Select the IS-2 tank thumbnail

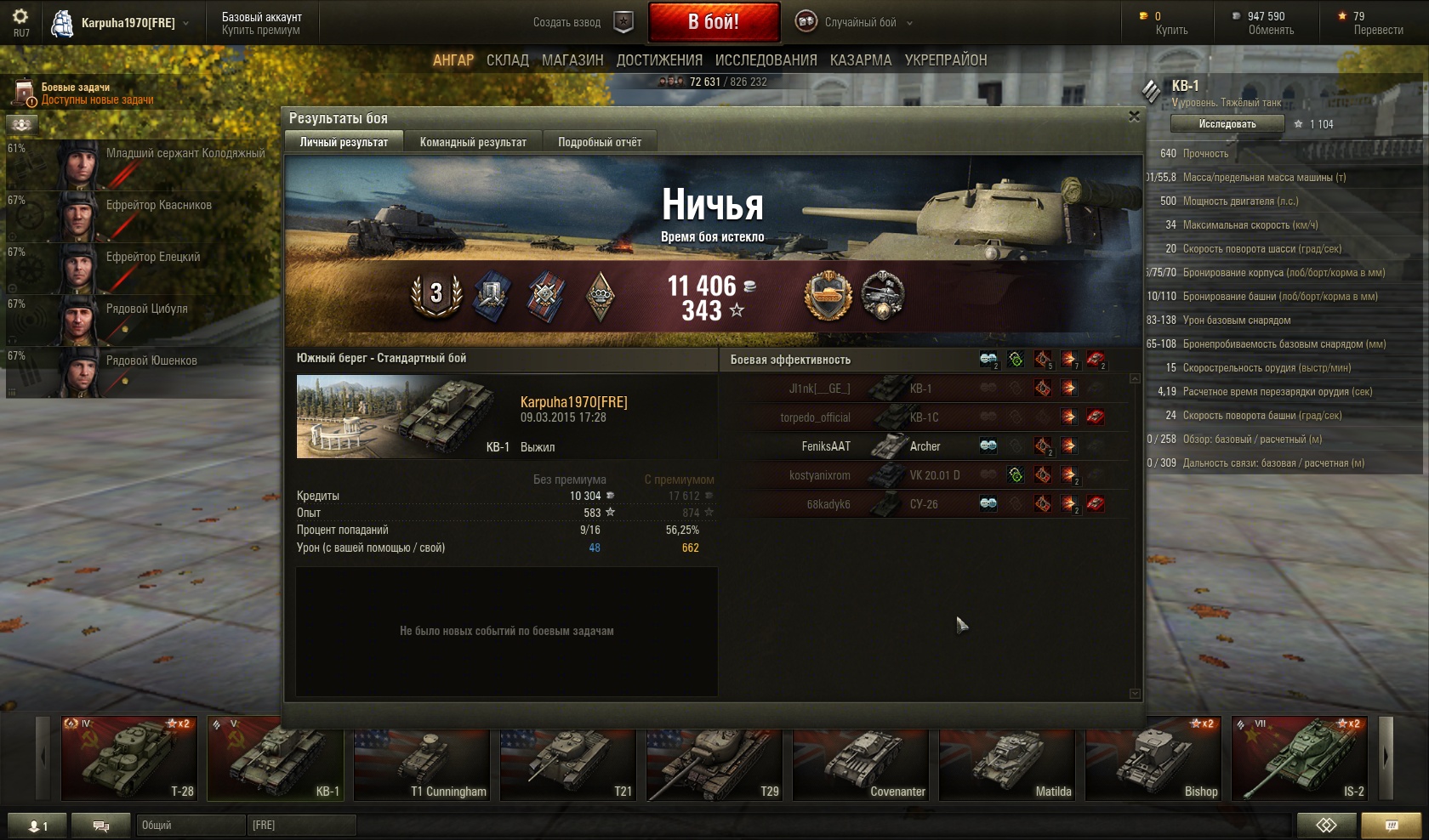pyautogui.click(x=1299, y=758)
